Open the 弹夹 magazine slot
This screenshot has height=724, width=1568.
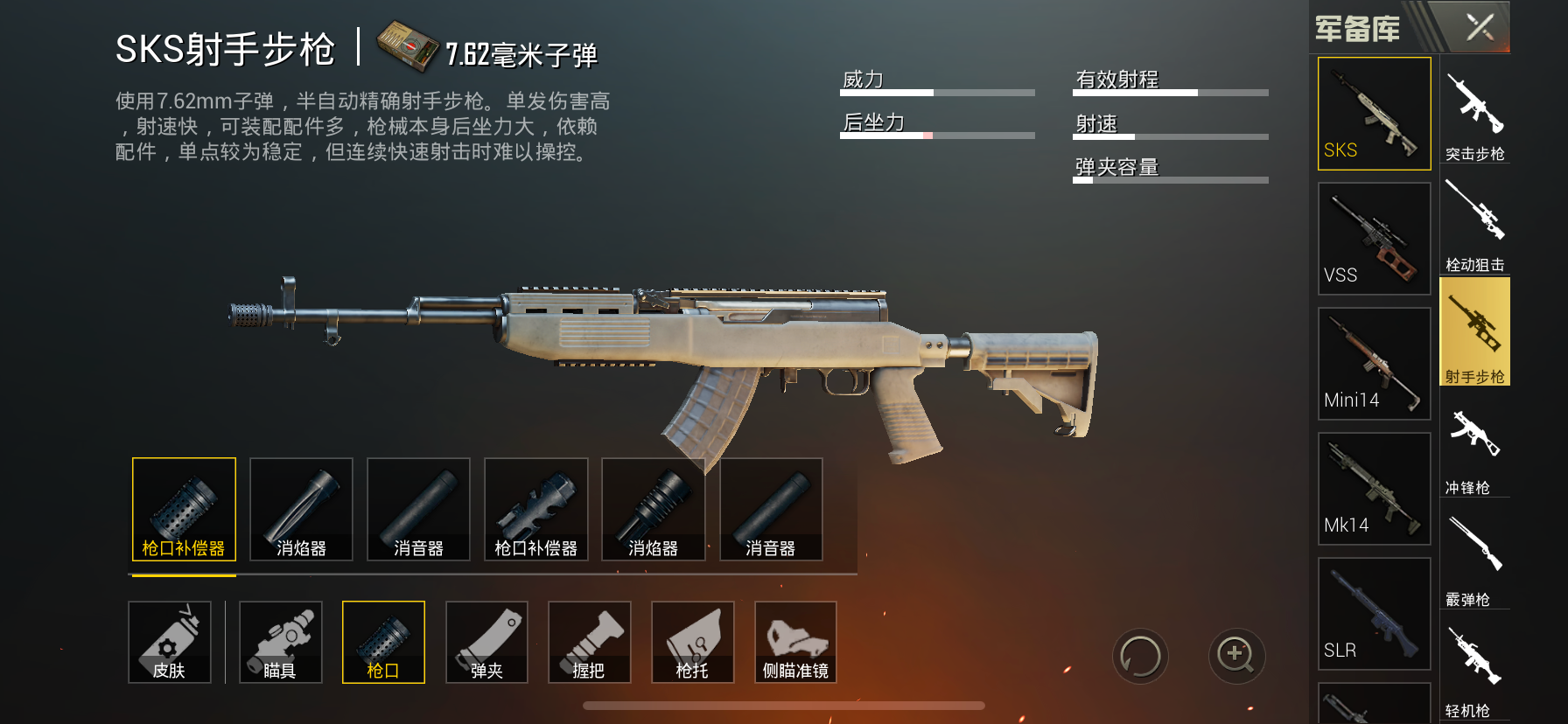click(486, 643)
